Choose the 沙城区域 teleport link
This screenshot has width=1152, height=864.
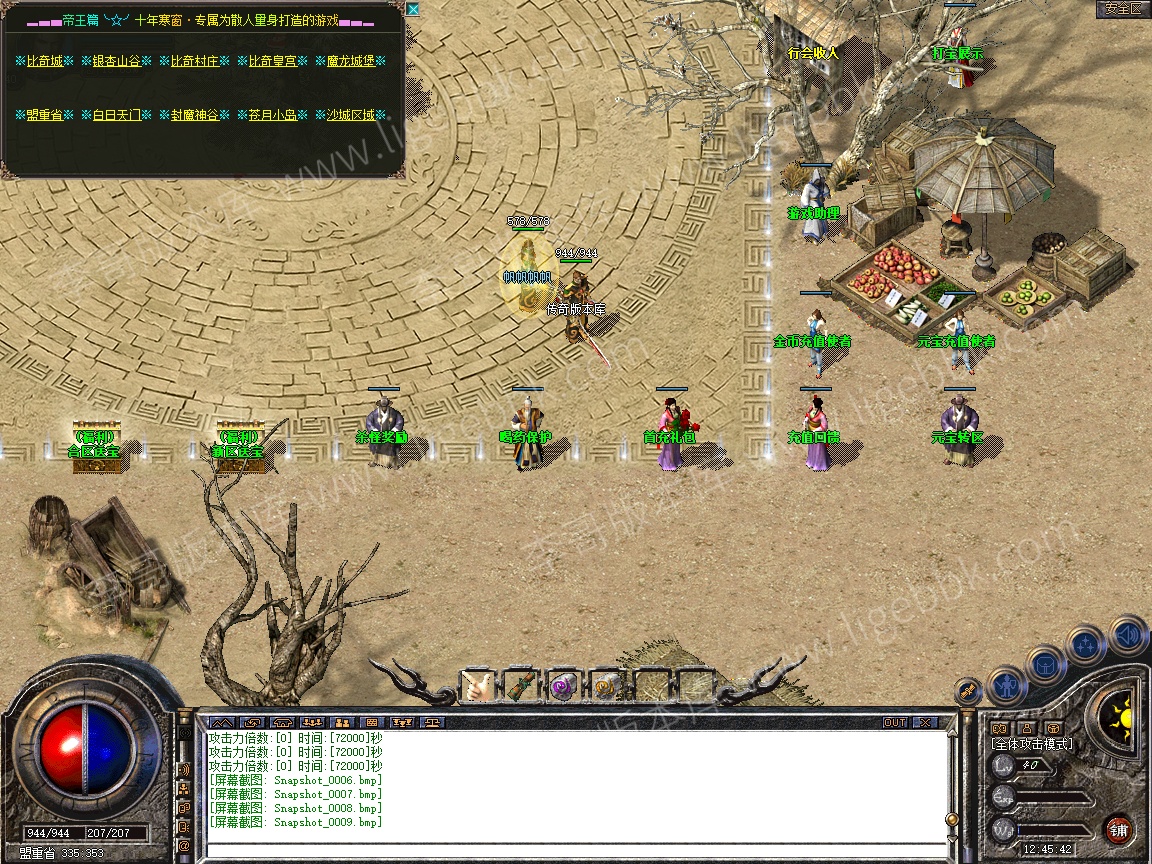(350, 115)
